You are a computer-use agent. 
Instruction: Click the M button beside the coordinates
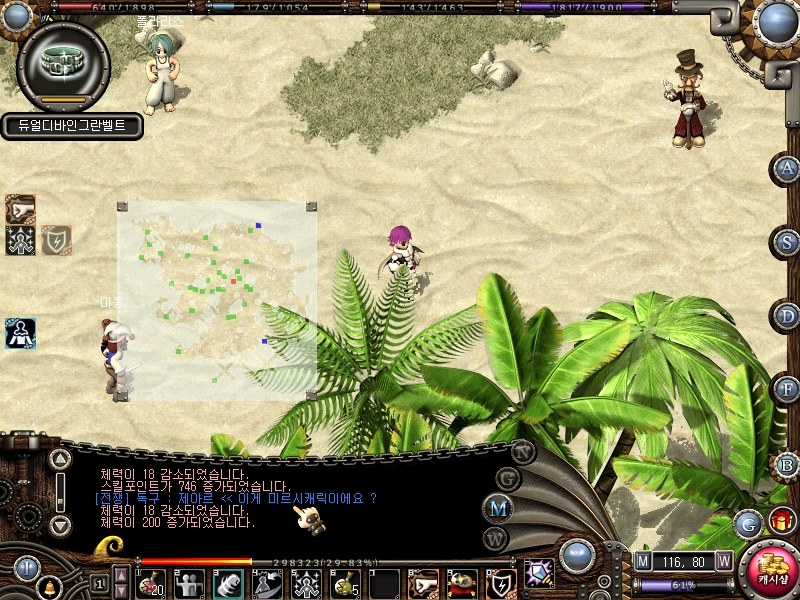point(643,562)
